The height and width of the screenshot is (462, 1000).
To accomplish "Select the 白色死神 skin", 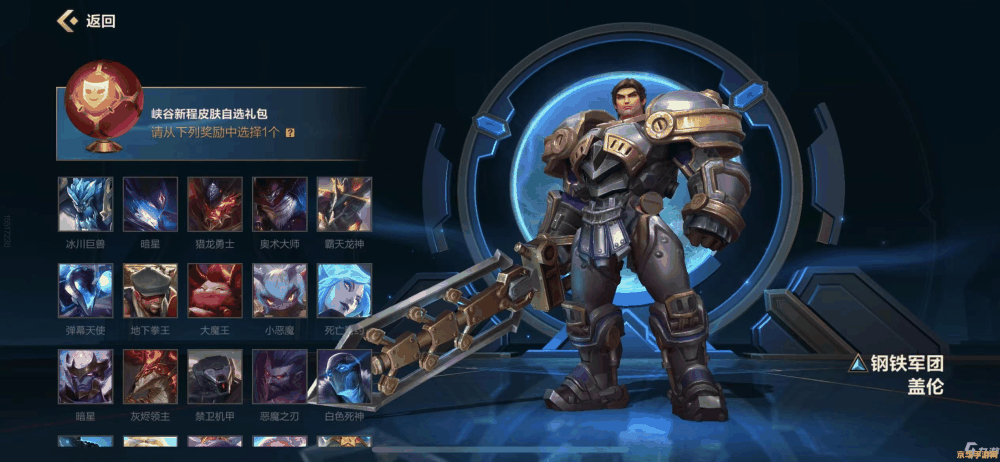I will point(344,376).
